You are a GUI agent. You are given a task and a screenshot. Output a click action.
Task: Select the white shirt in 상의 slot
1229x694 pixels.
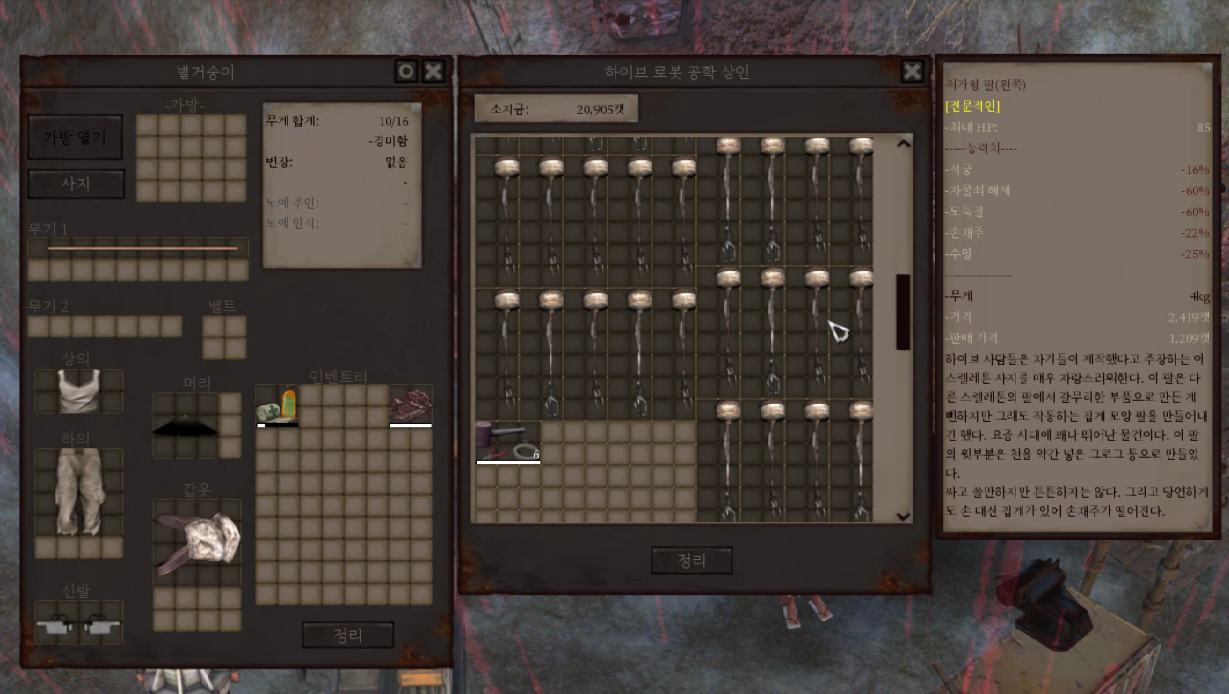click(x=78, y=391)
